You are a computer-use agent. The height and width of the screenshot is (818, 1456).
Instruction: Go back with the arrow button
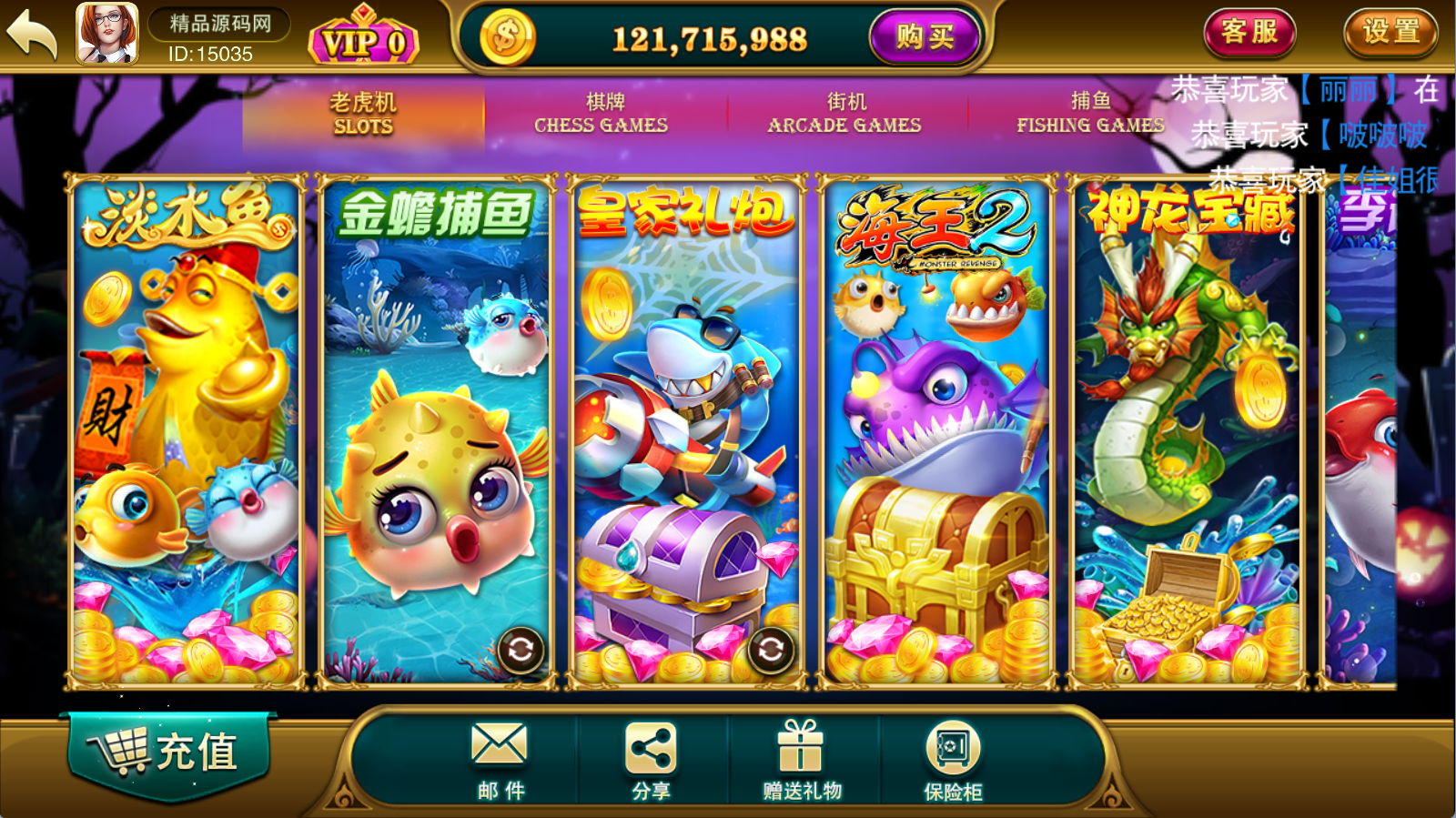coord(33,35)
